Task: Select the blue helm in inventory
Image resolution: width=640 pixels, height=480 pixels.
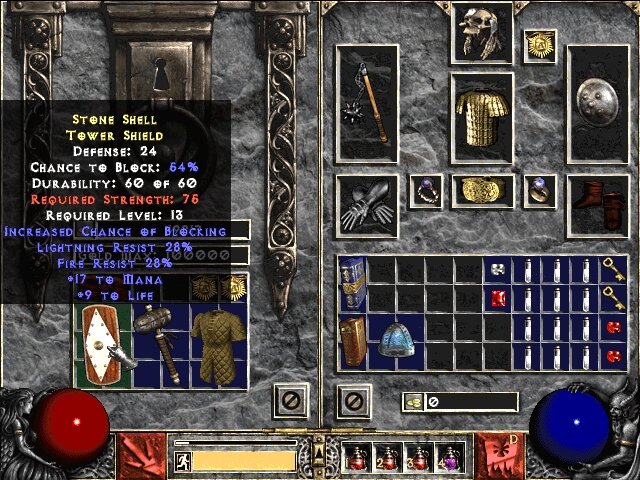Action: point(398,341)
